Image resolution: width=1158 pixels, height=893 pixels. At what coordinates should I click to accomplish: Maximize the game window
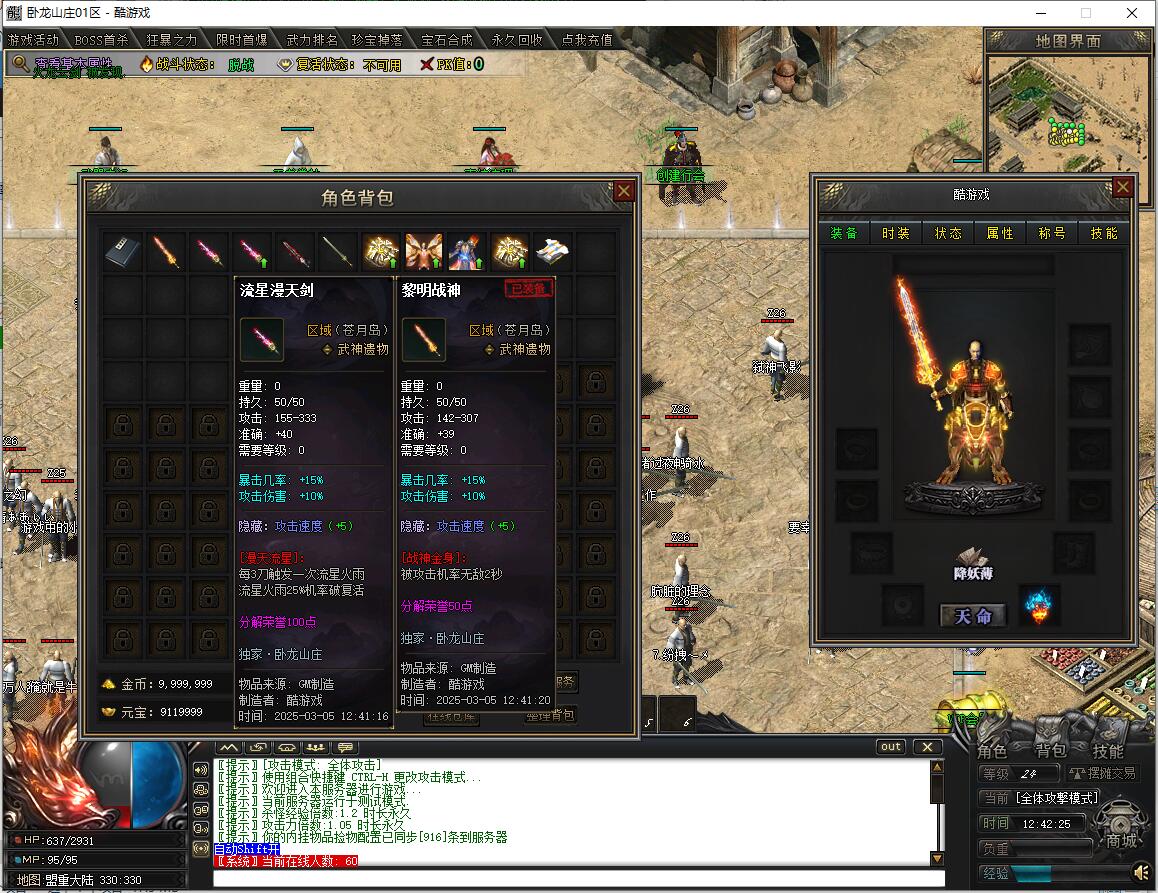pyautogui.click(x=1086, y=13)
